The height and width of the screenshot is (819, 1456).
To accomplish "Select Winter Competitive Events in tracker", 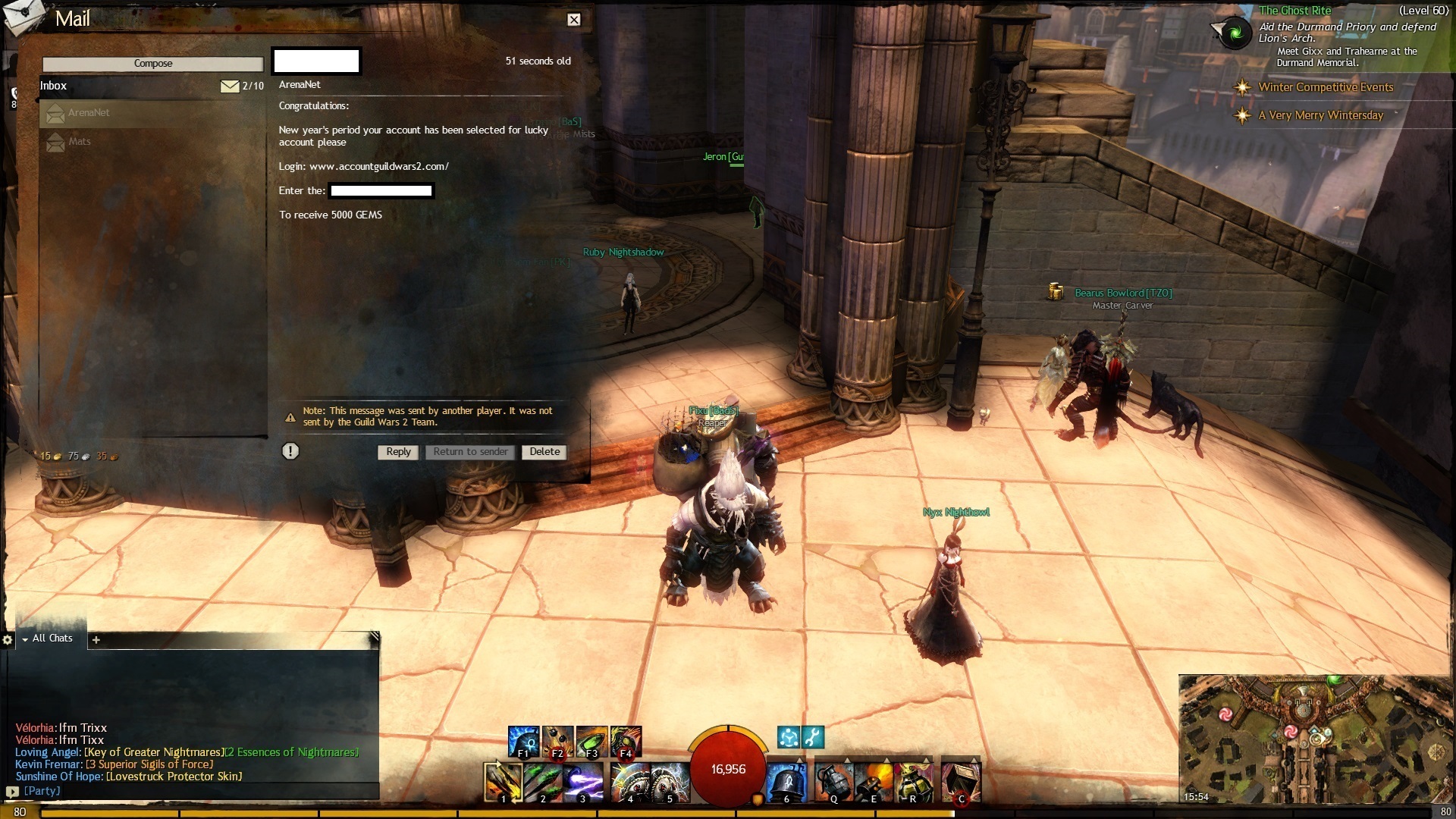I will [x=1325, y=87].
